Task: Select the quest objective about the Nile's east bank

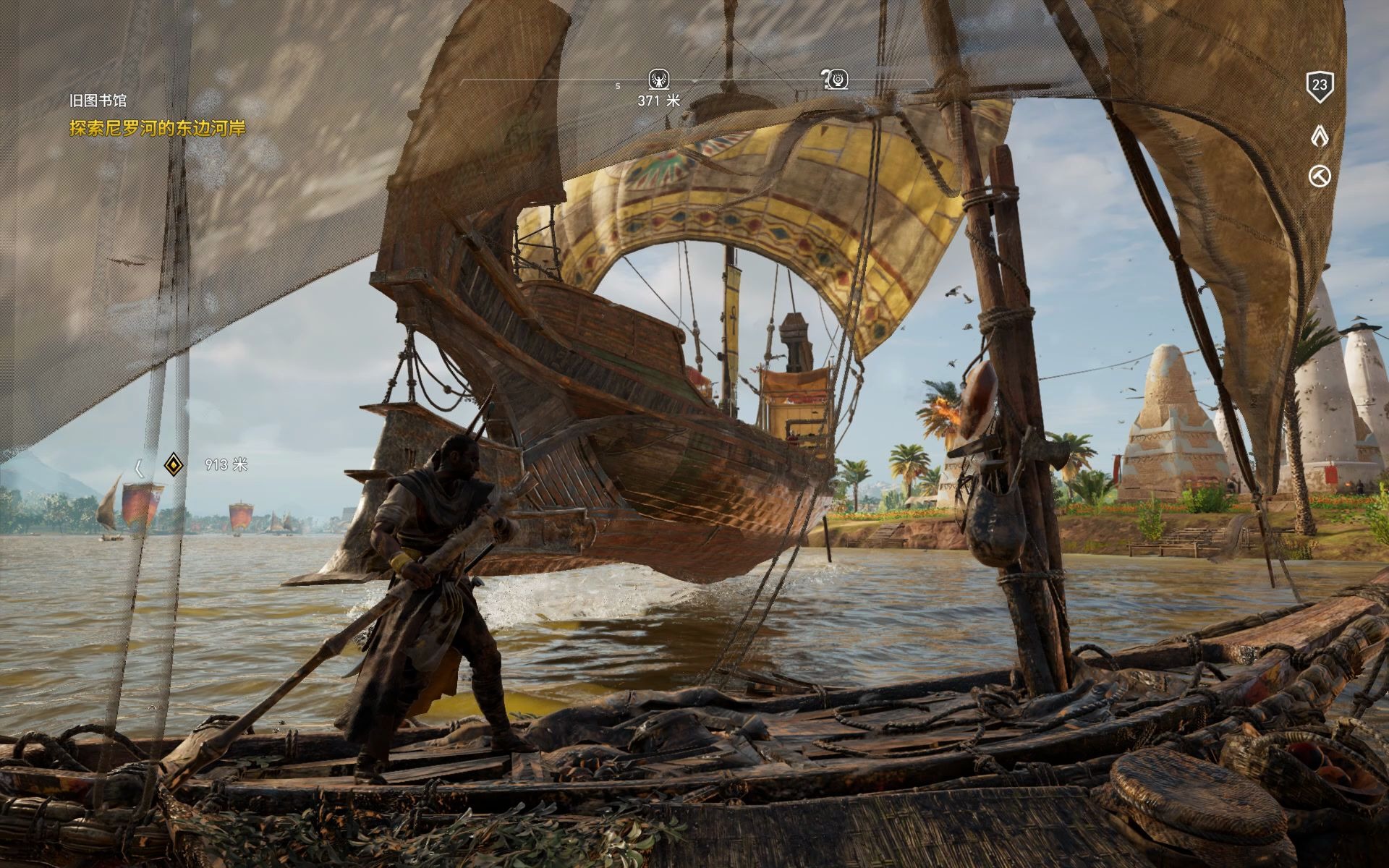Action: tap(158, 129)
